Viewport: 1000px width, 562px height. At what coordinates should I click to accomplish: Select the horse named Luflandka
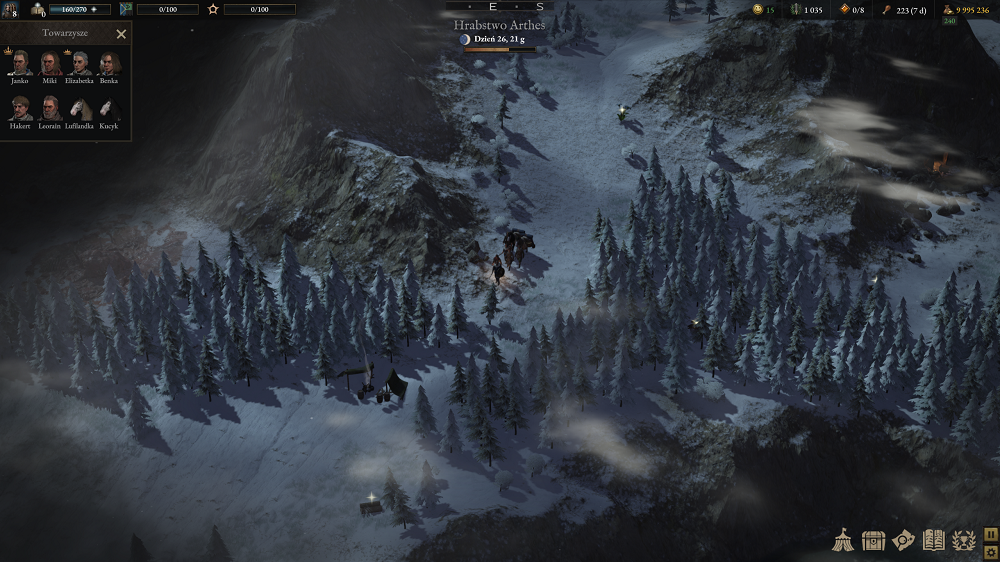tap(80, 108)
